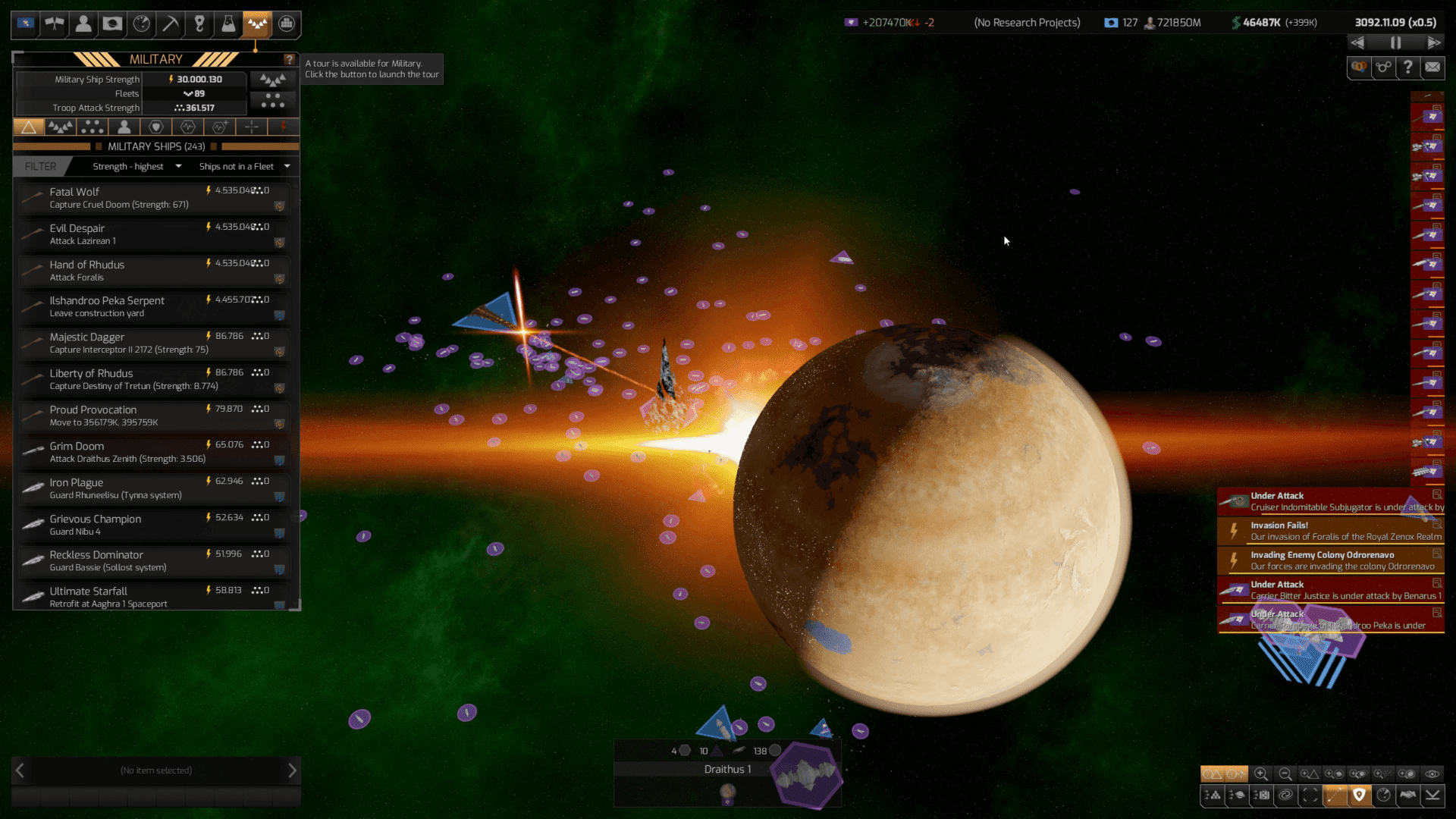This screenshot has height=819, width=1456.
Task: Select the Mining pickaxe toolbar icon
Action: click(170, 24)
